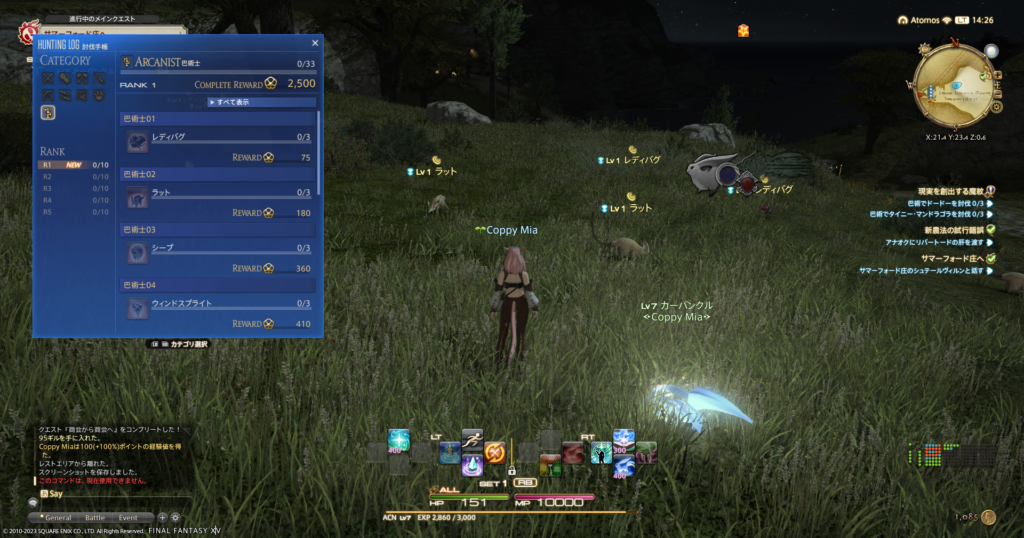Image resolution: width=1024 pixels, height=538 pixels.
Task: Activate the red carbuncle summon ability
Action: pyautogui.click(x=573, y=453)
